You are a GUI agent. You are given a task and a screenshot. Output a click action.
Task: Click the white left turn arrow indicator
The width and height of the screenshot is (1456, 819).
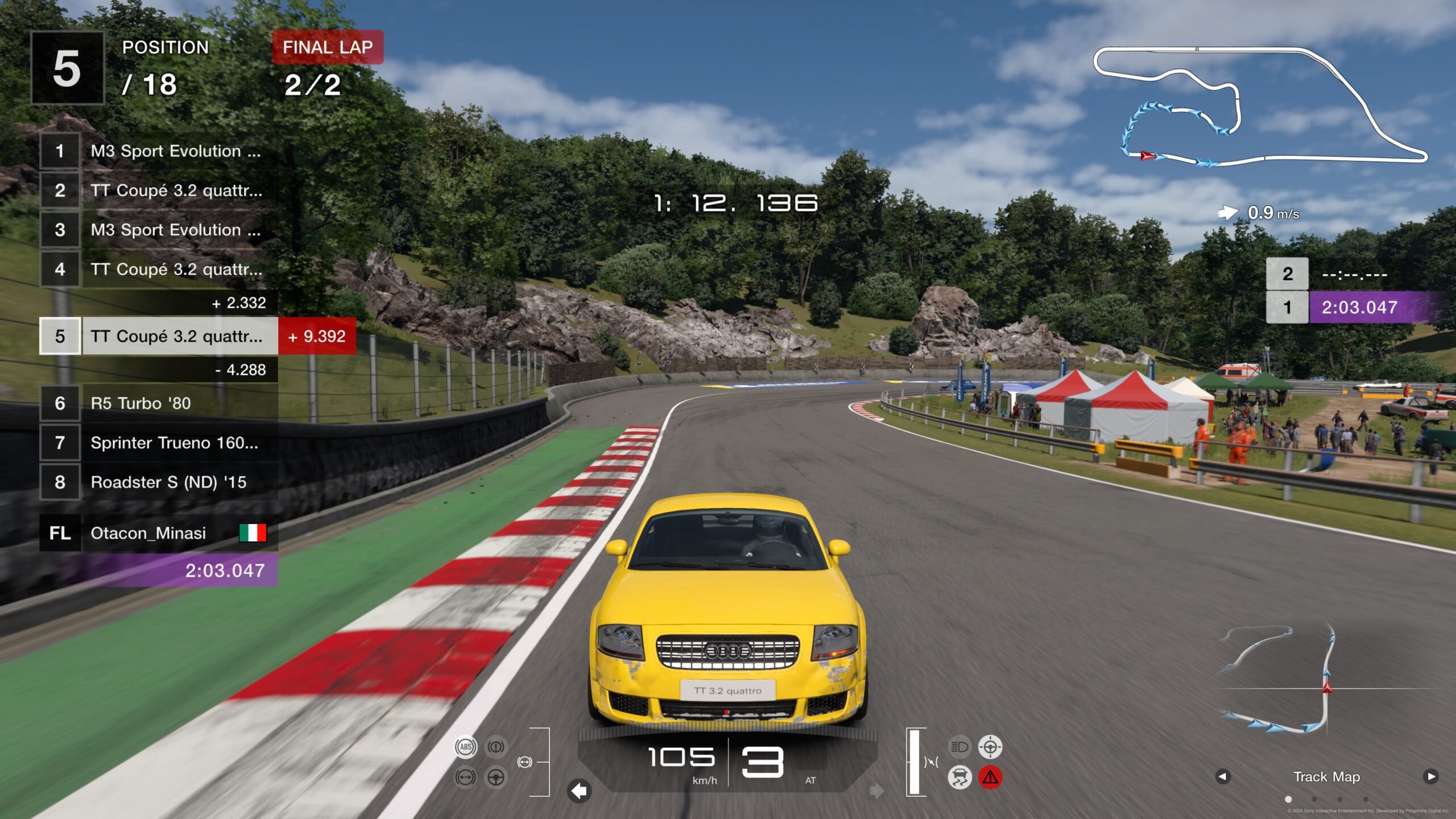[579, 791]
